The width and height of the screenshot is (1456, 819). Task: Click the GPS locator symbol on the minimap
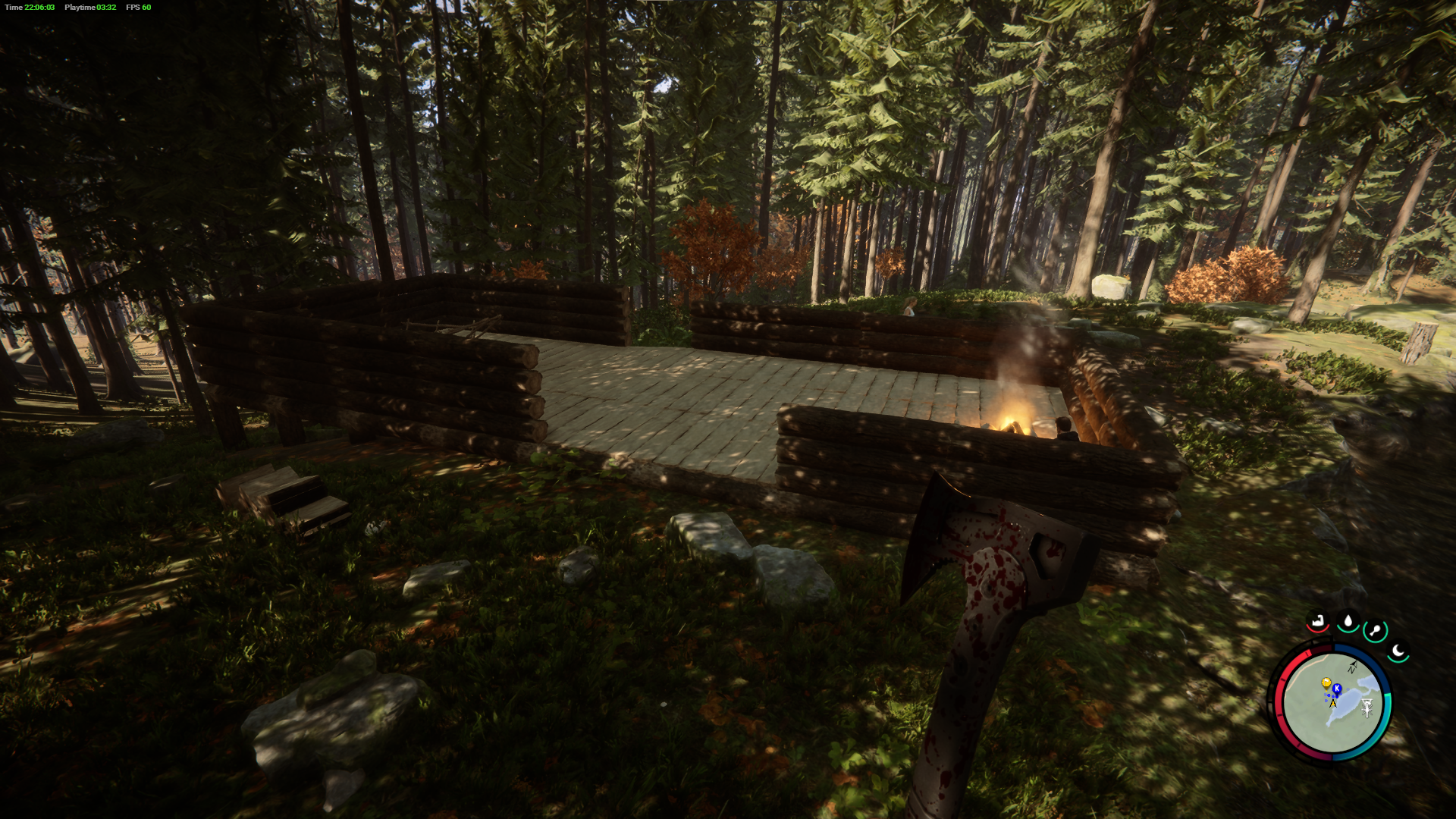point(1367,708)
